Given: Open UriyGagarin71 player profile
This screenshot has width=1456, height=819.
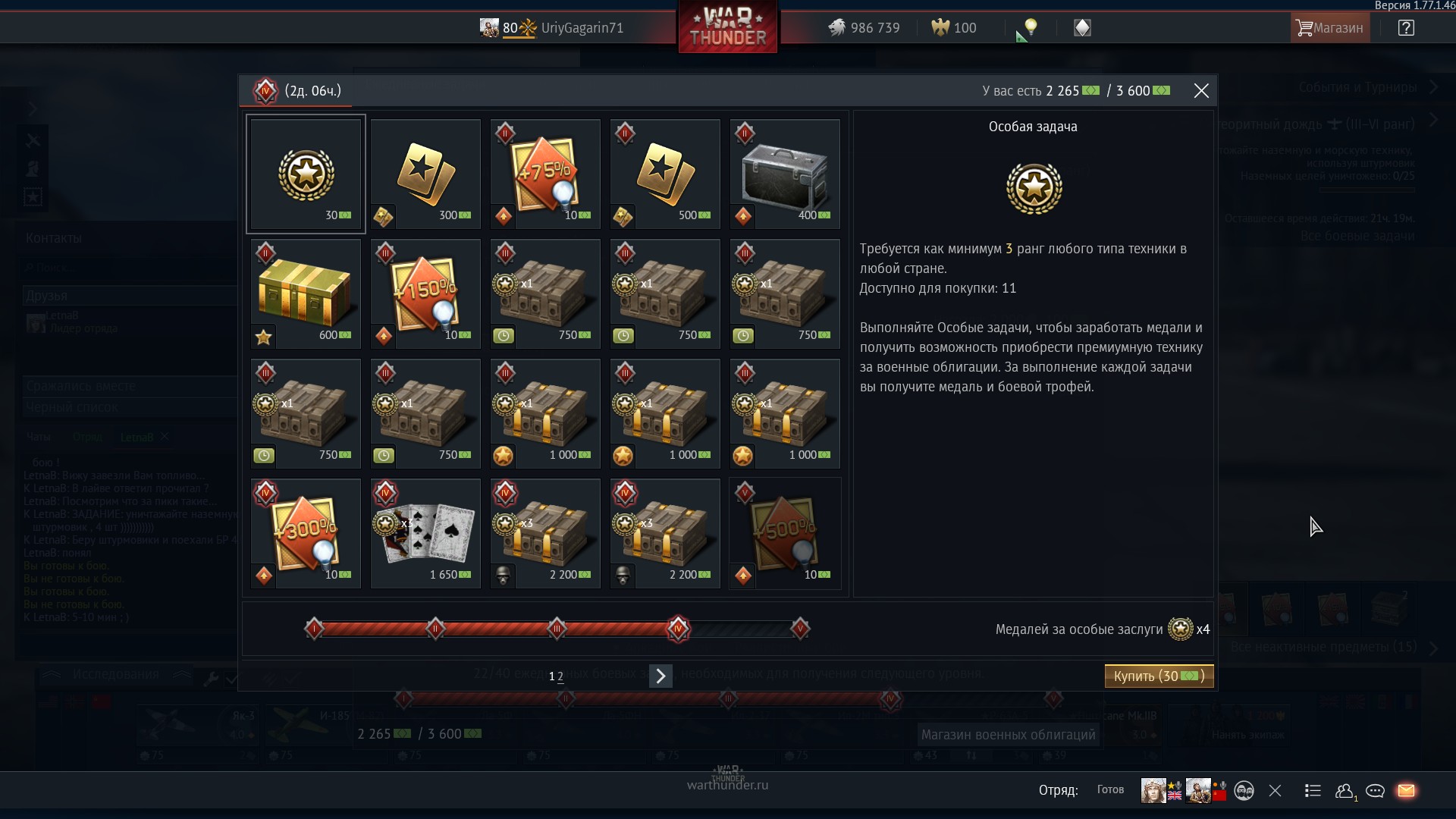Looking at the screenshot, I should point(582,28).
